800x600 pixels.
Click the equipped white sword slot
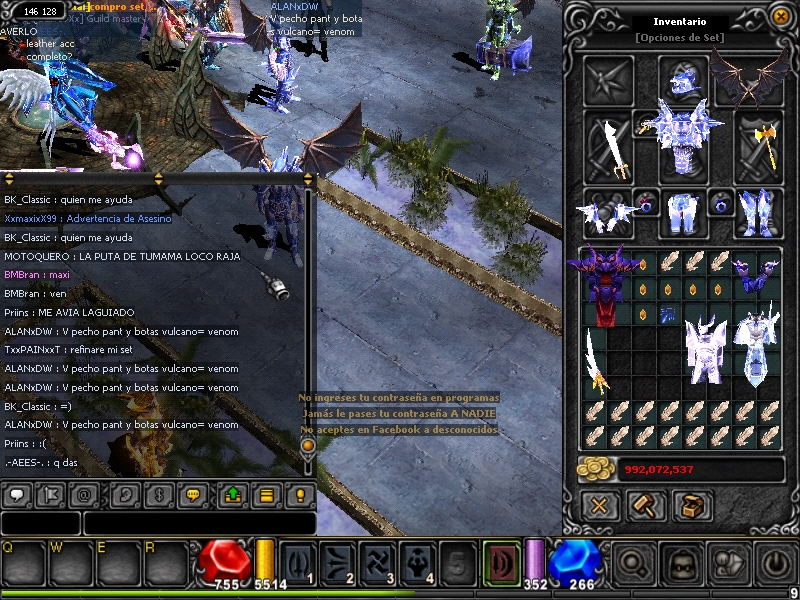[x=608, y=147]
